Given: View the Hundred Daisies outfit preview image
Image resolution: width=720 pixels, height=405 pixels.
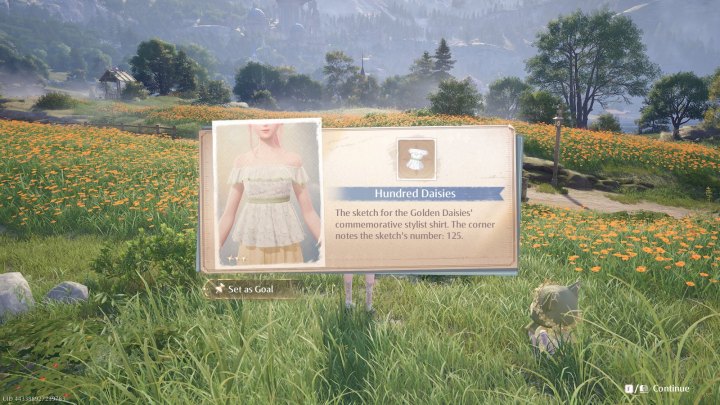Looking at the screenshot, I should (268, 194).
